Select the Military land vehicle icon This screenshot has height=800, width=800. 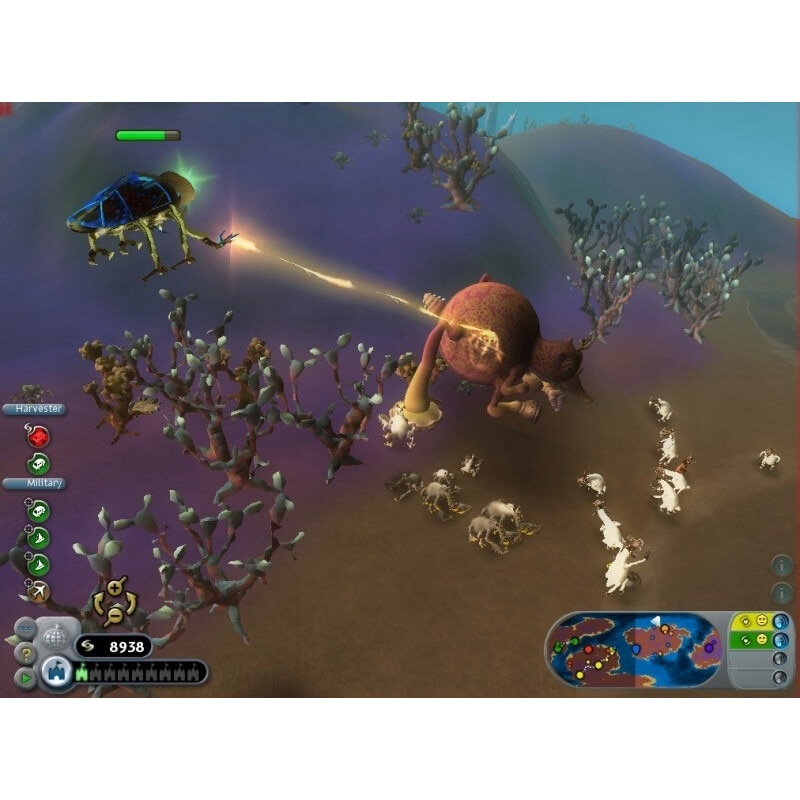[38, 511]
